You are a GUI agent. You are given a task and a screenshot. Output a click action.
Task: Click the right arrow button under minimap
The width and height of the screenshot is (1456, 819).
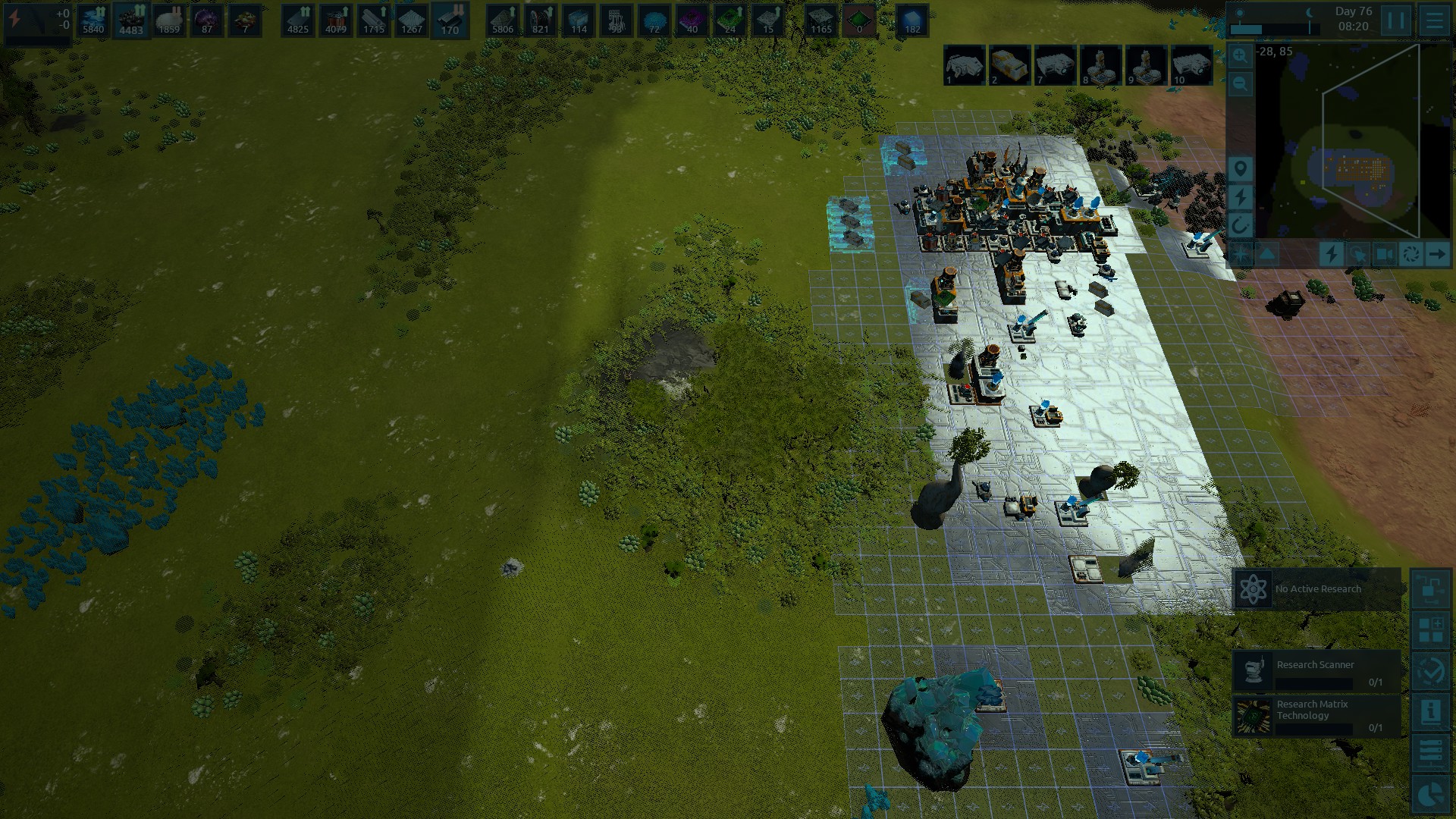tap(1436, 254)
